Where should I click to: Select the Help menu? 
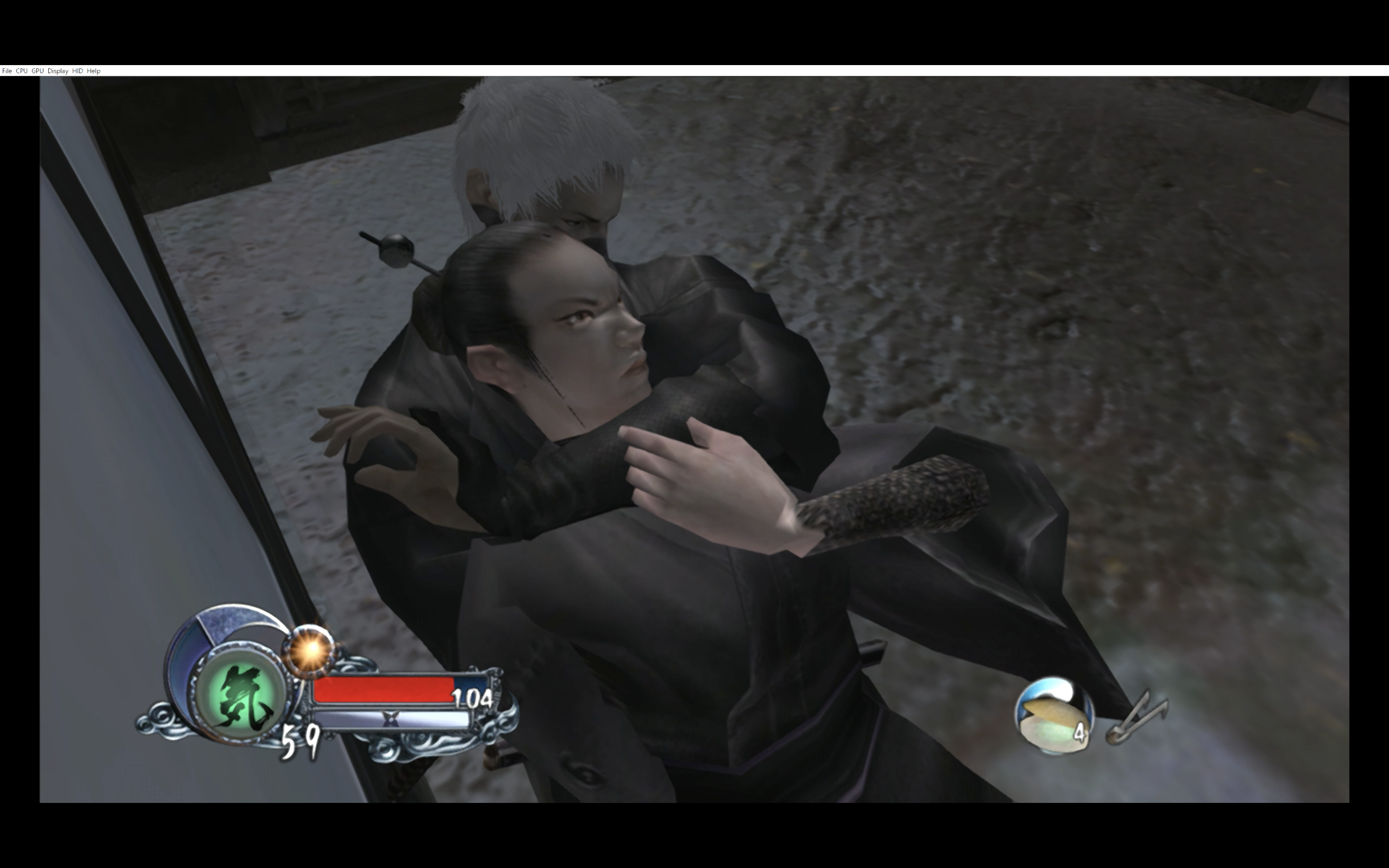[93, 71]
